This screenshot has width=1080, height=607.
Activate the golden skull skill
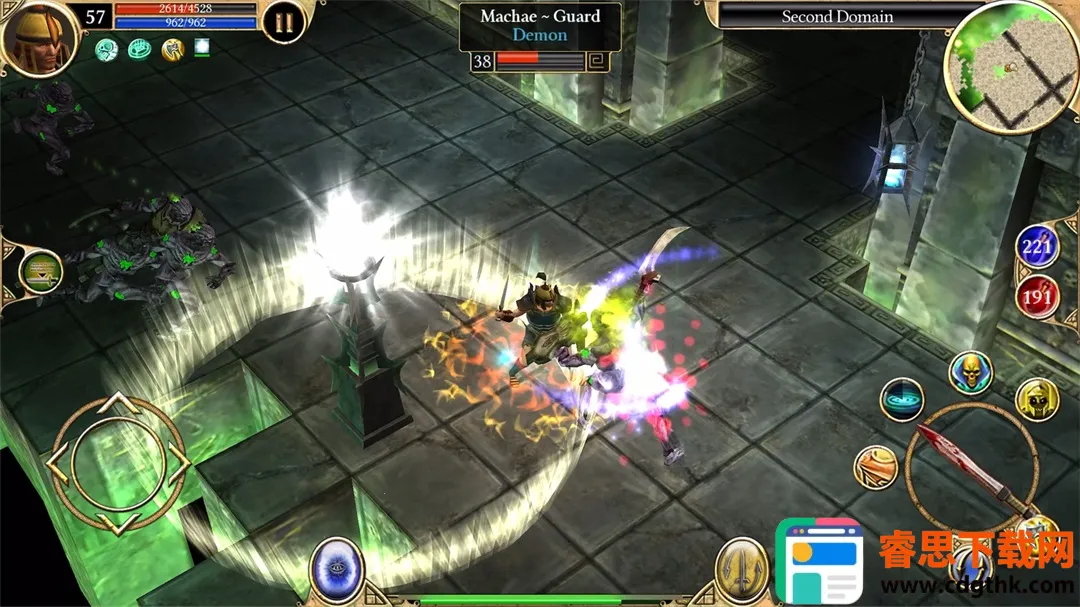[970, 373]
